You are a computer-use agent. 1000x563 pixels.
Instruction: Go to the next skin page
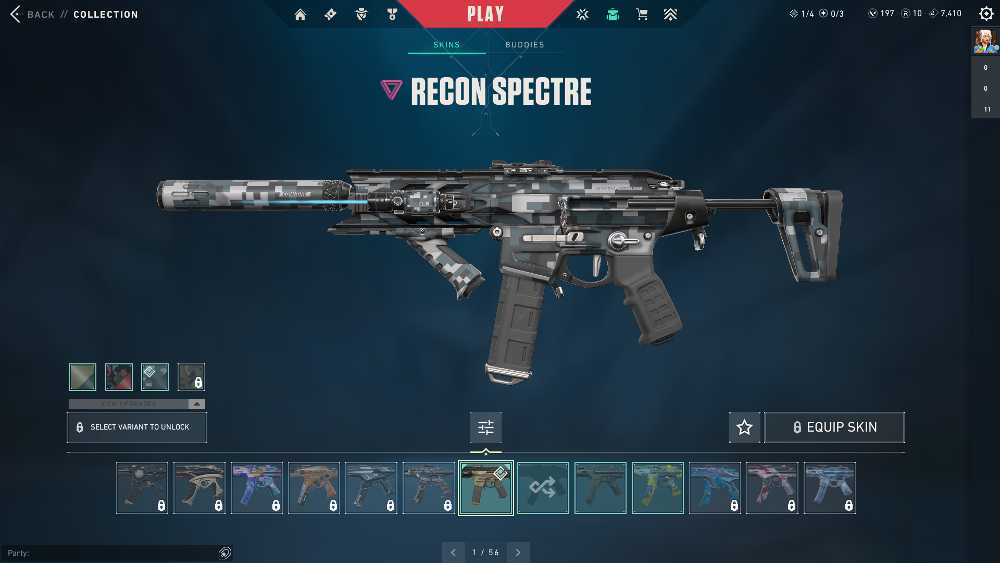518,552
